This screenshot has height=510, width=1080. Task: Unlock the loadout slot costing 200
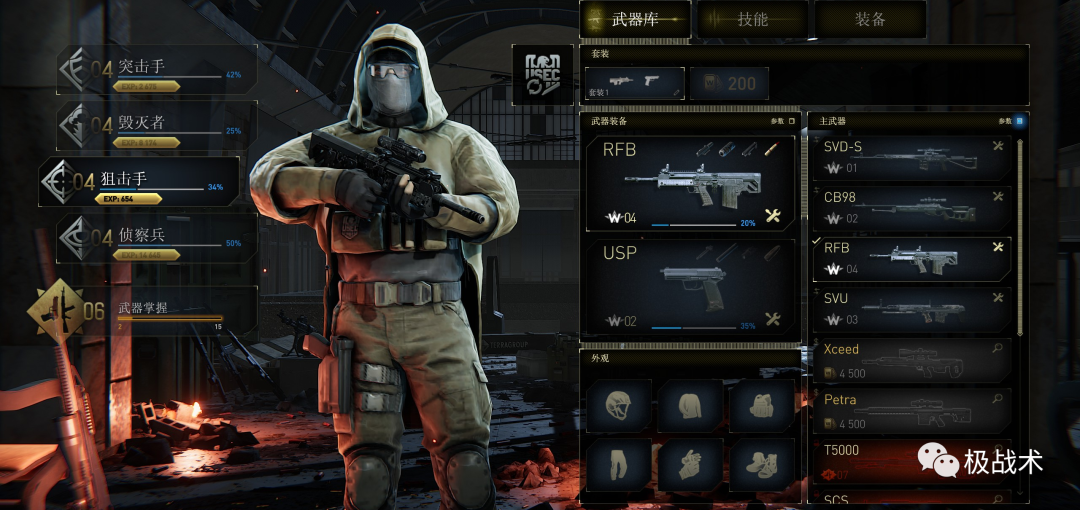729,83
